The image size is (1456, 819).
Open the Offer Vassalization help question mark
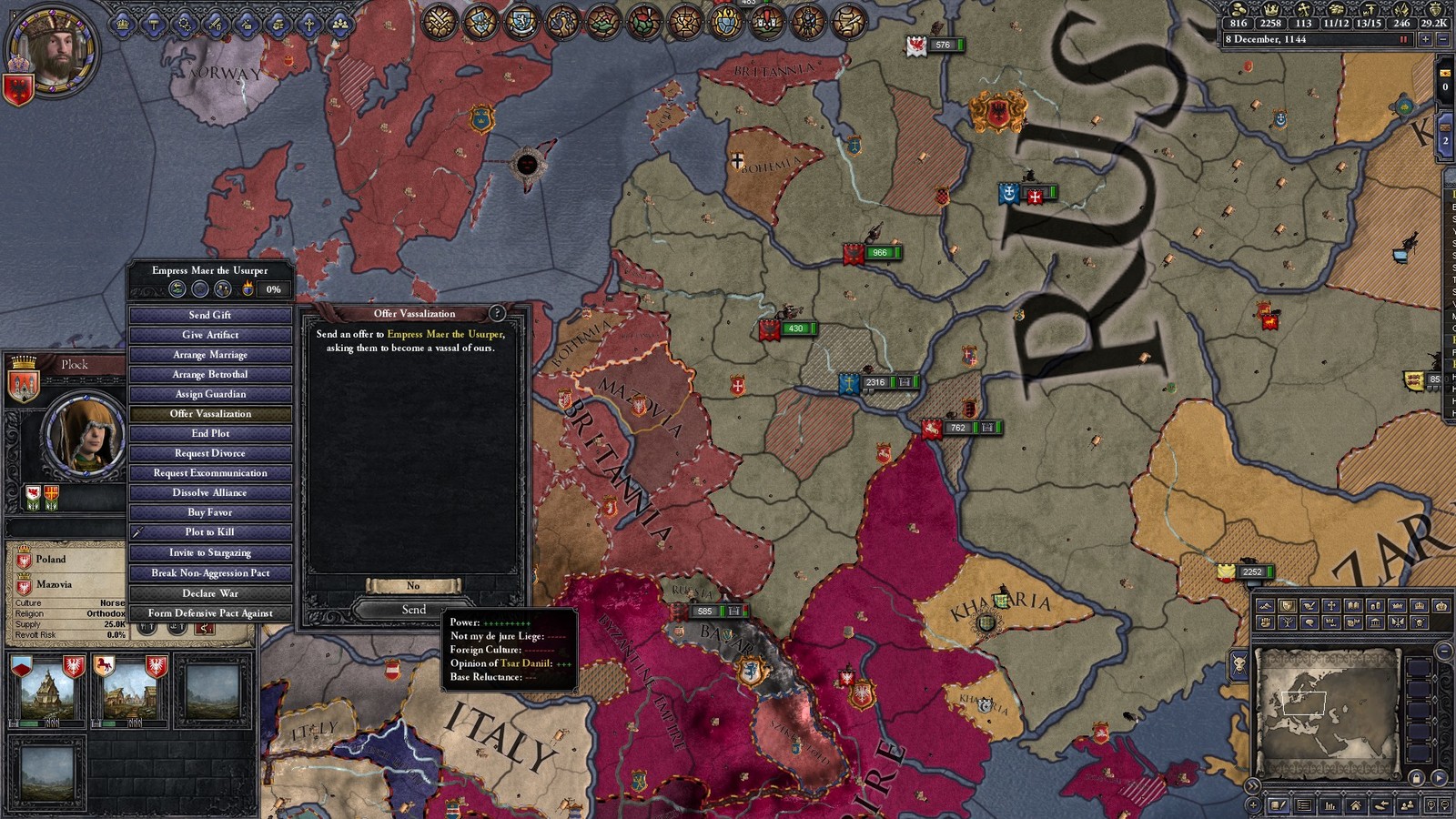click(x=497, y=313)
